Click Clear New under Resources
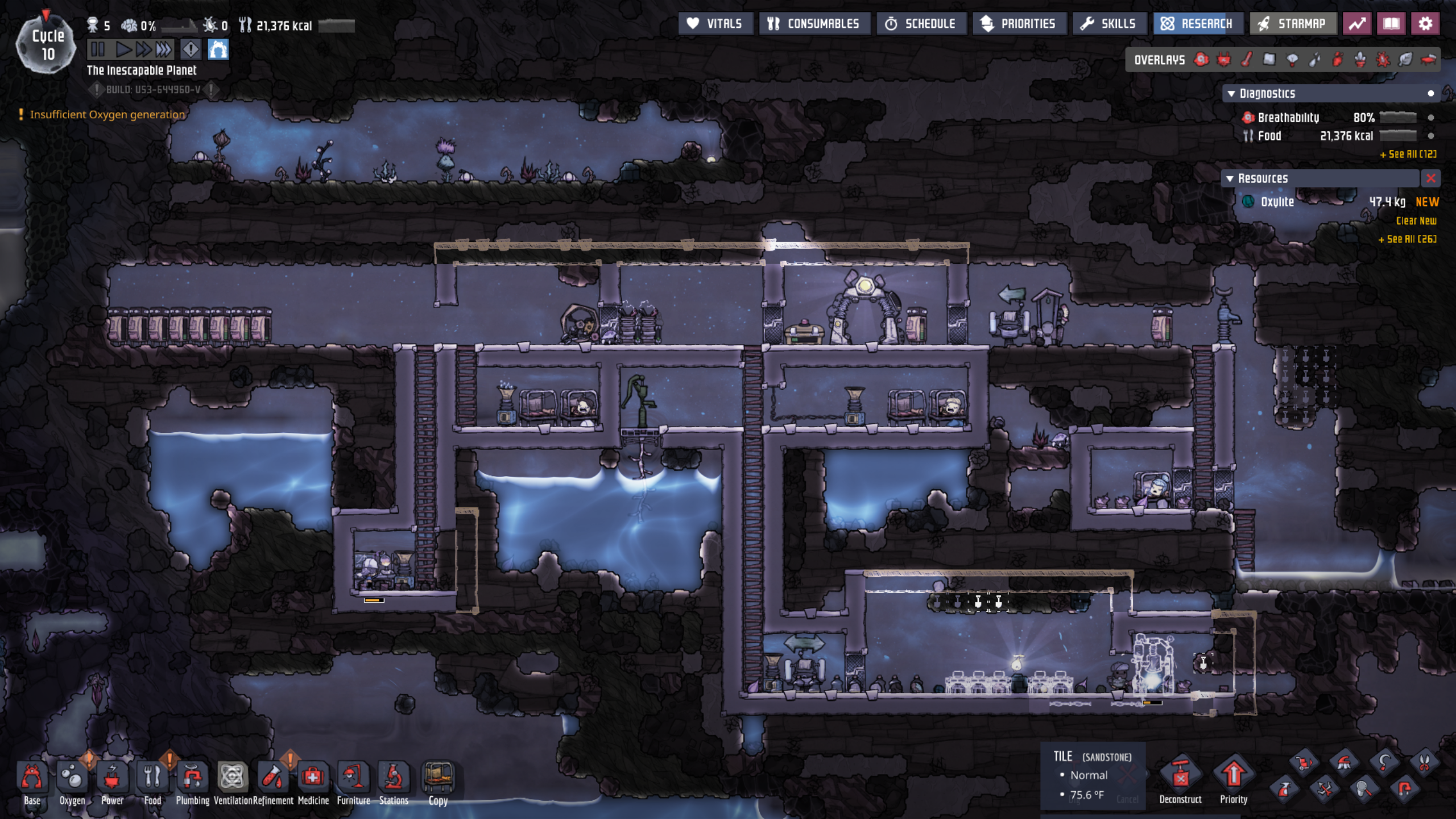 1416,221
